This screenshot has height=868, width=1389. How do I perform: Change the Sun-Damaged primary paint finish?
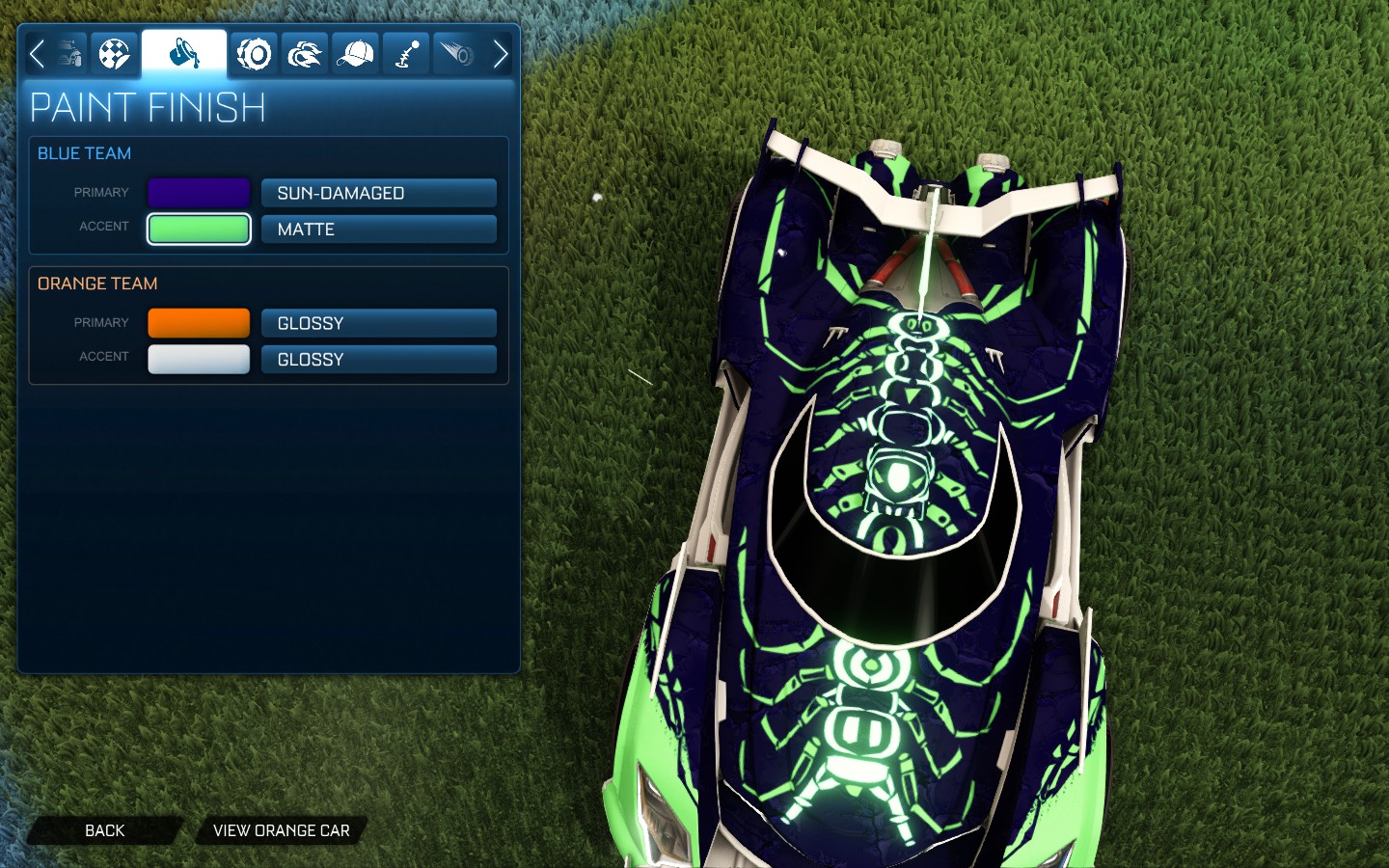pos(378,193)
